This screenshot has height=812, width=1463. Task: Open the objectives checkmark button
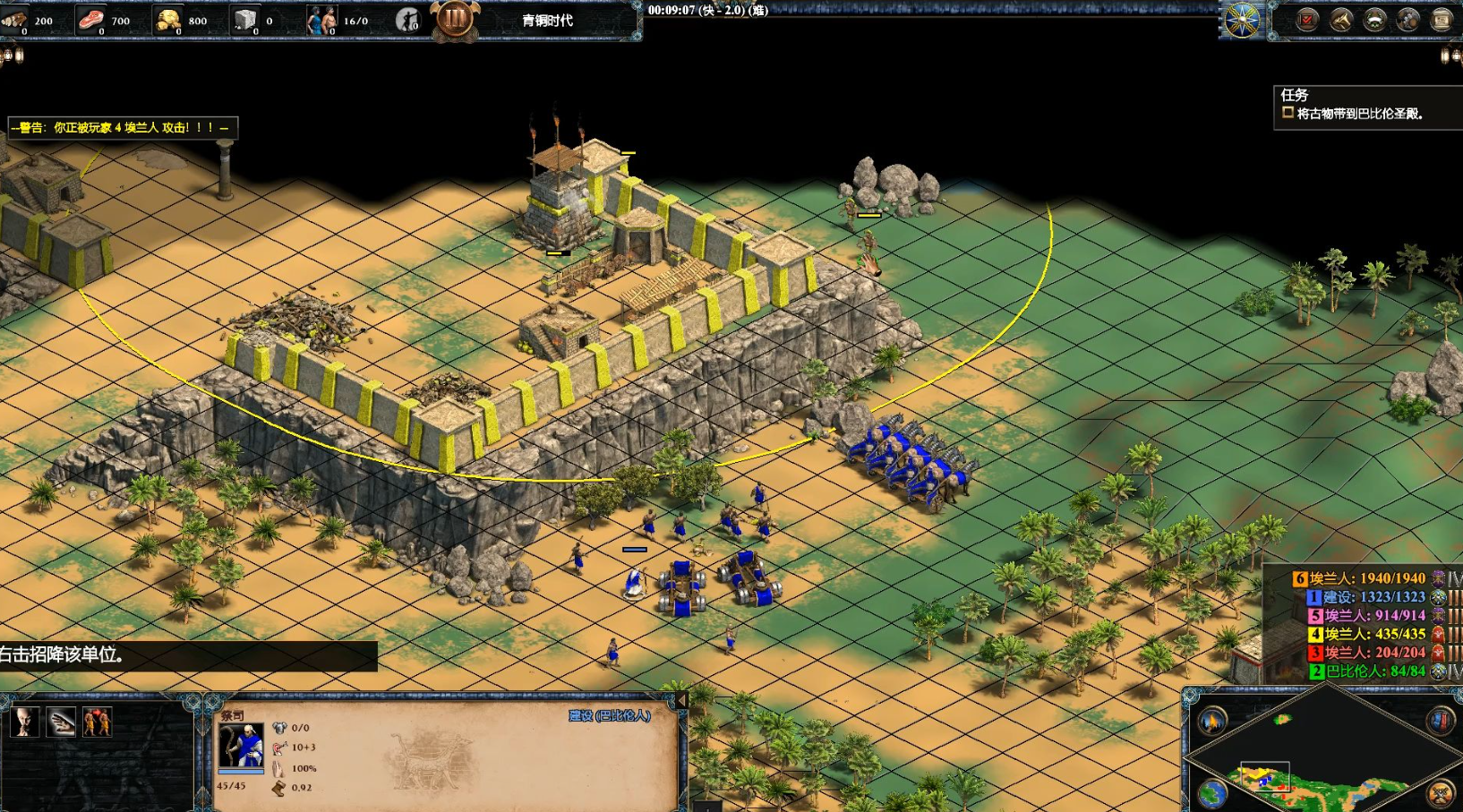click(x=1307, y=20)
